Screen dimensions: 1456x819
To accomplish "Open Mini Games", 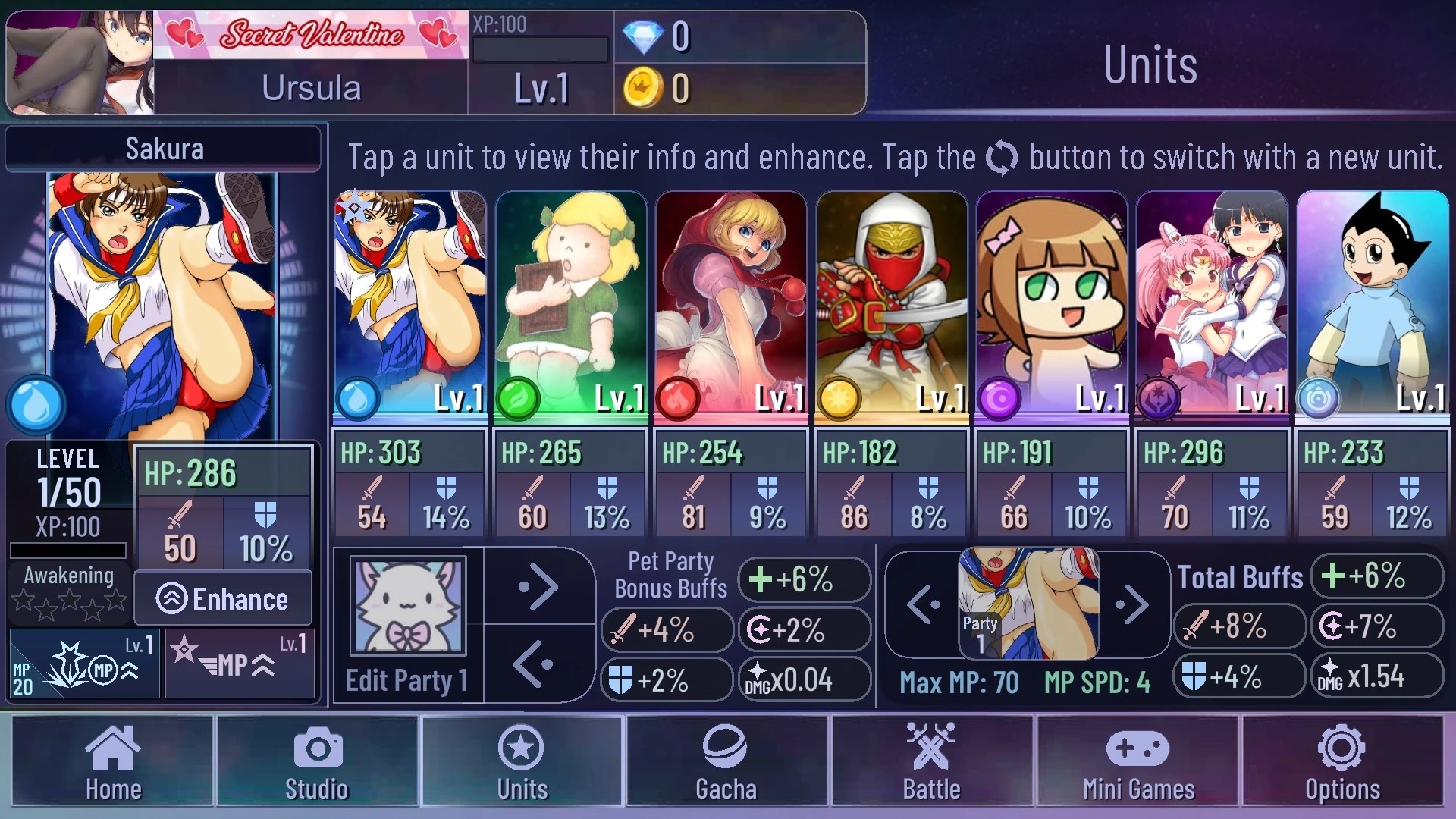I will coord(1138,761).
